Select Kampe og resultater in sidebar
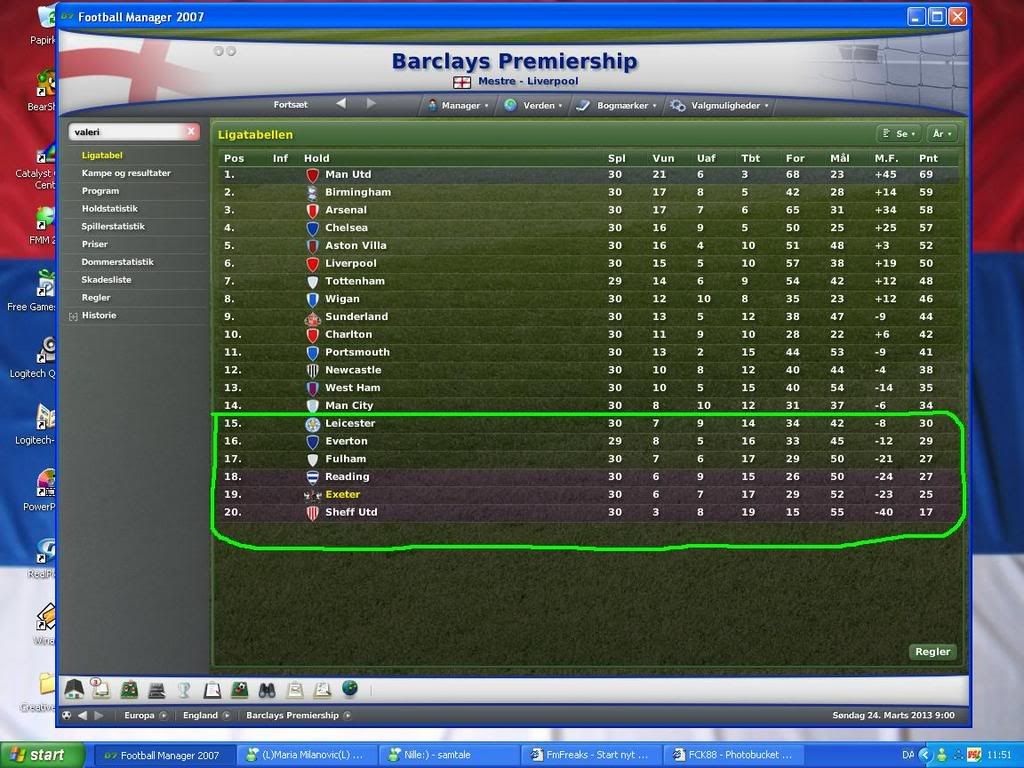Image resolution: width=1024 pixels, height=768 pixels. tap(126, 173)
